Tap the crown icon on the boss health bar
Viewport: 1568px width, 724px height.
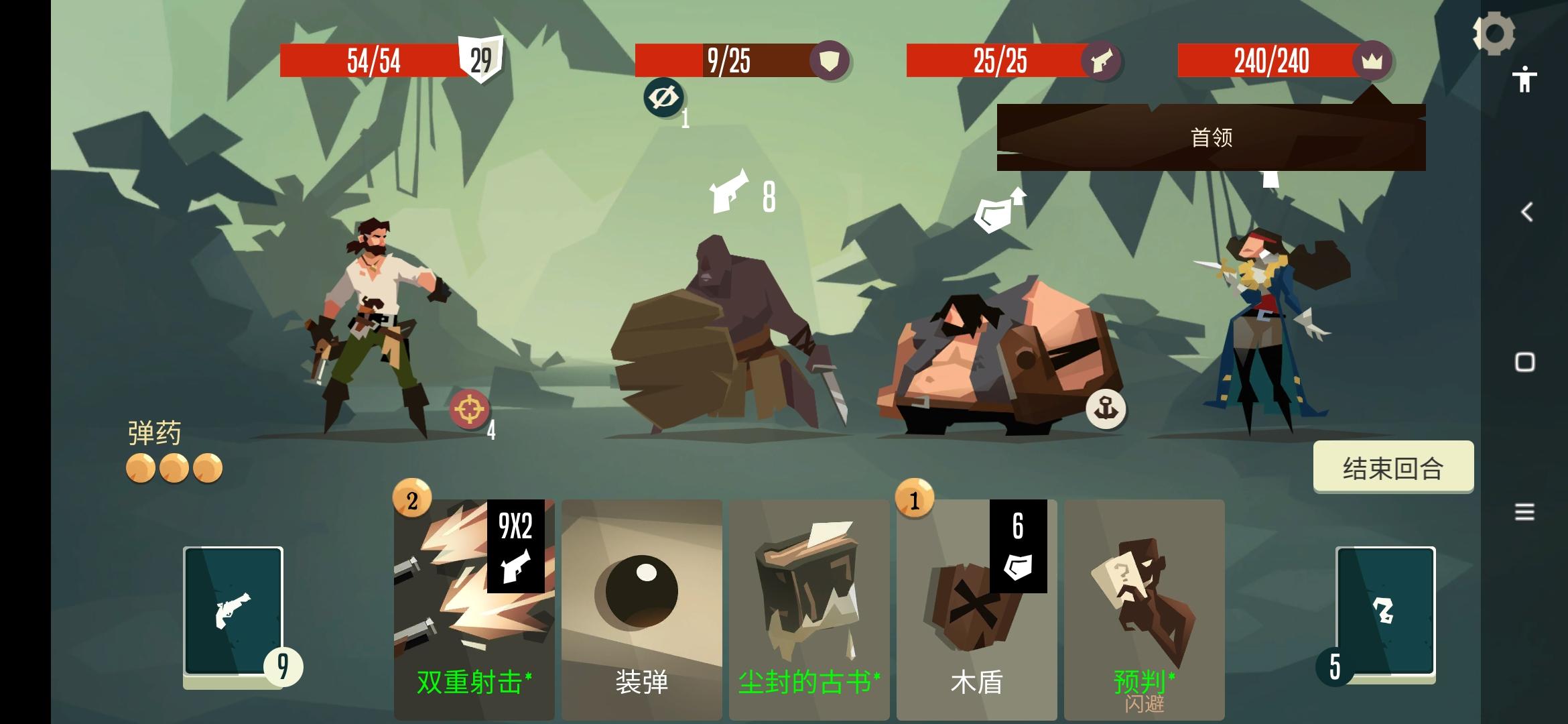1372,61
